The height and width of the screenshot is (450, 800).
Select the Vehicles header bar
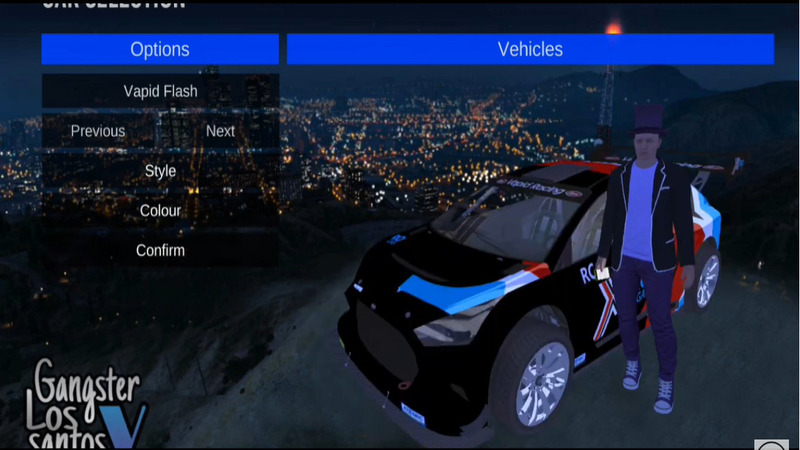coord(530,49)
